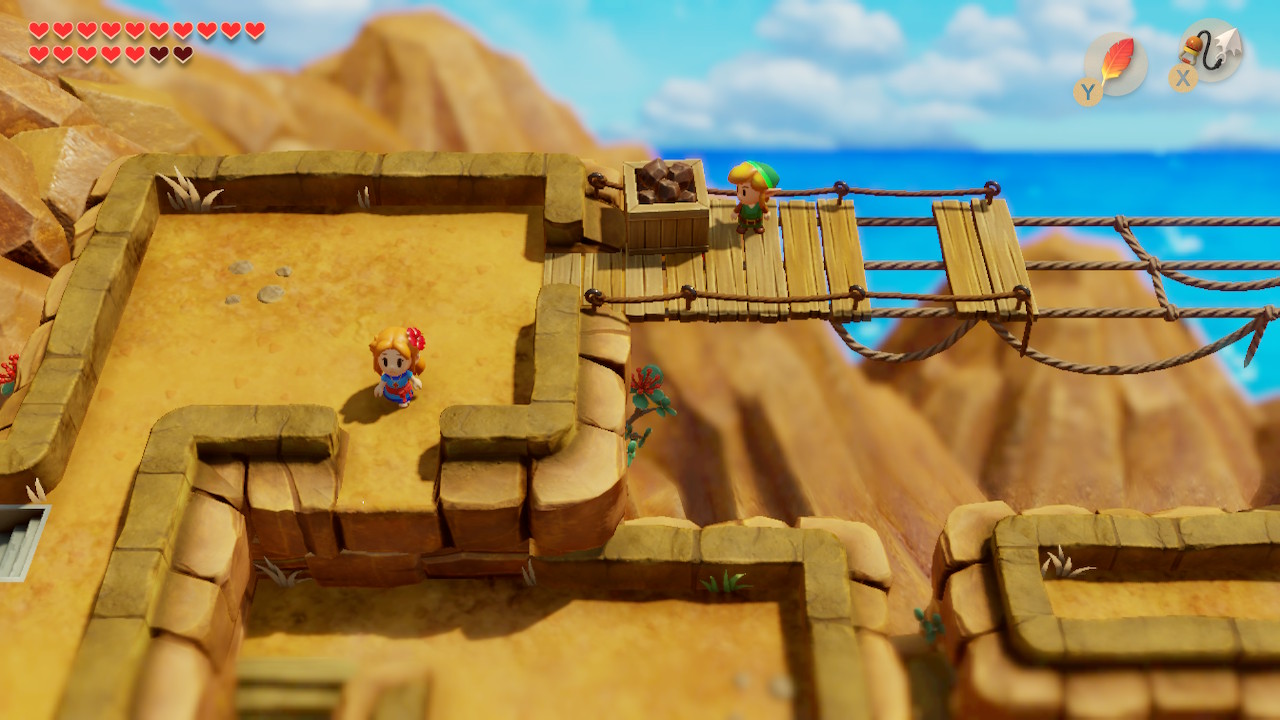
Task: Select the Roc's Feather item slot
Action: click(x=1115, y=63)
